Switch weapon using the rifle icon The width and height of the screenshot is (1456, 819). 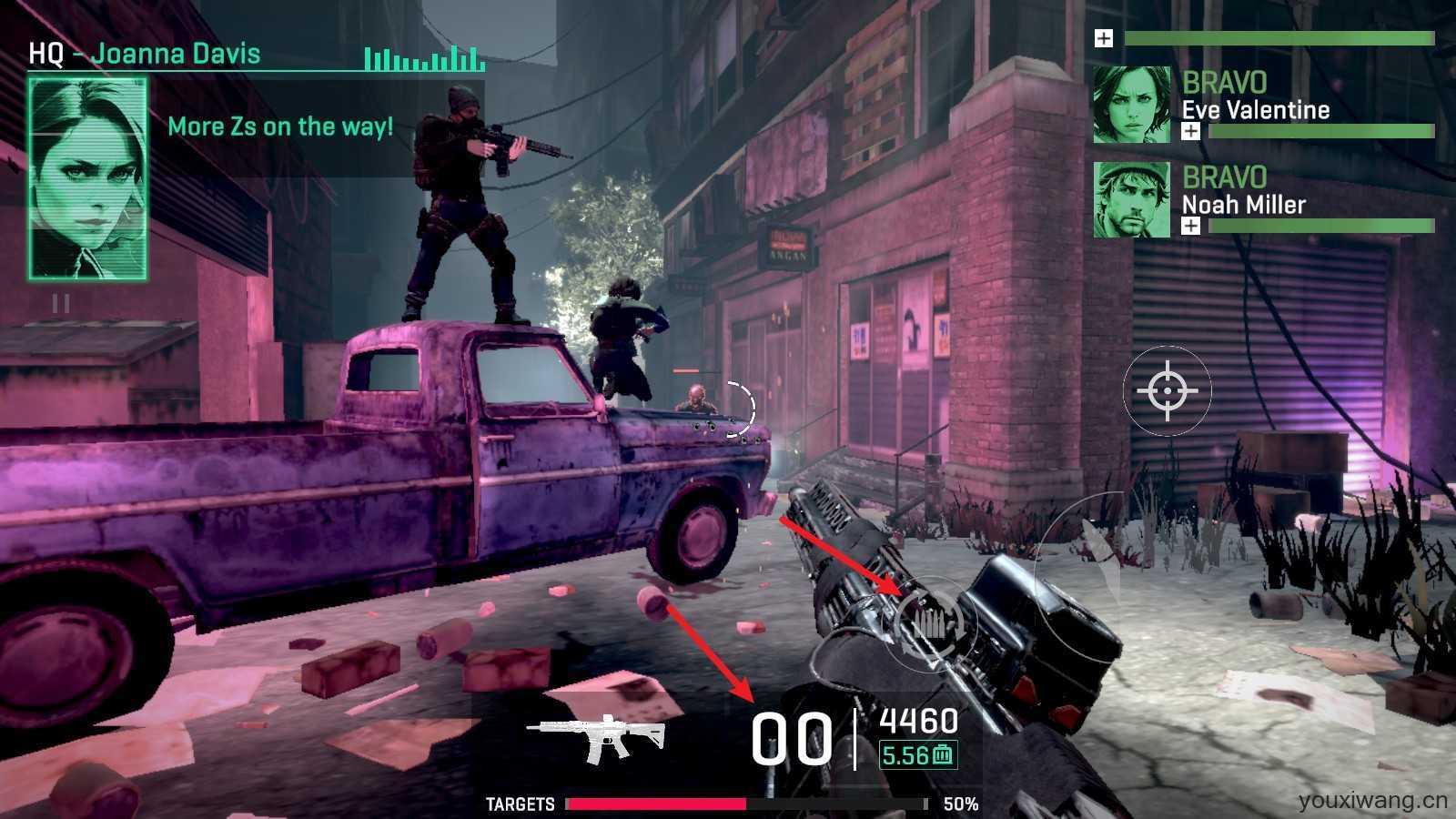(597, 738)
